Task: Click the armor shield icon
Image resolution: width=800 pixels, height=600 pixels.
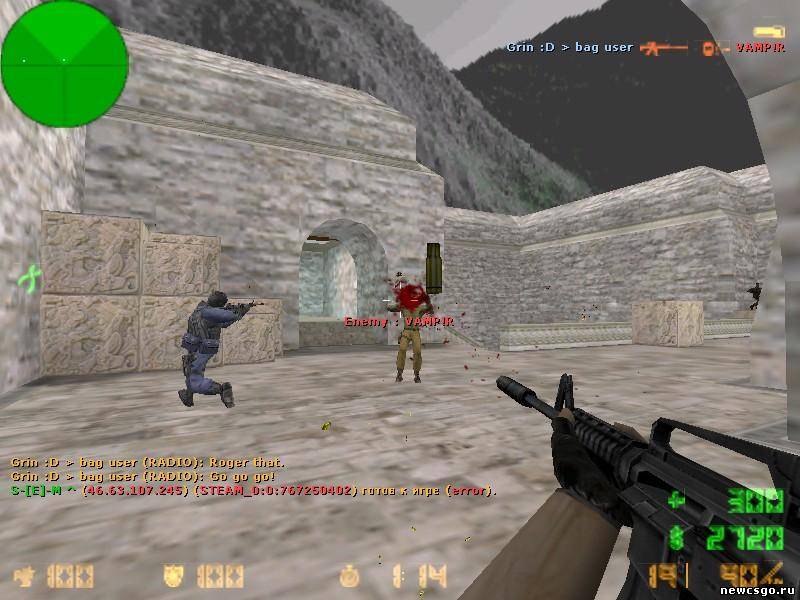Action: pyautogui.click(x=174, y=577)
